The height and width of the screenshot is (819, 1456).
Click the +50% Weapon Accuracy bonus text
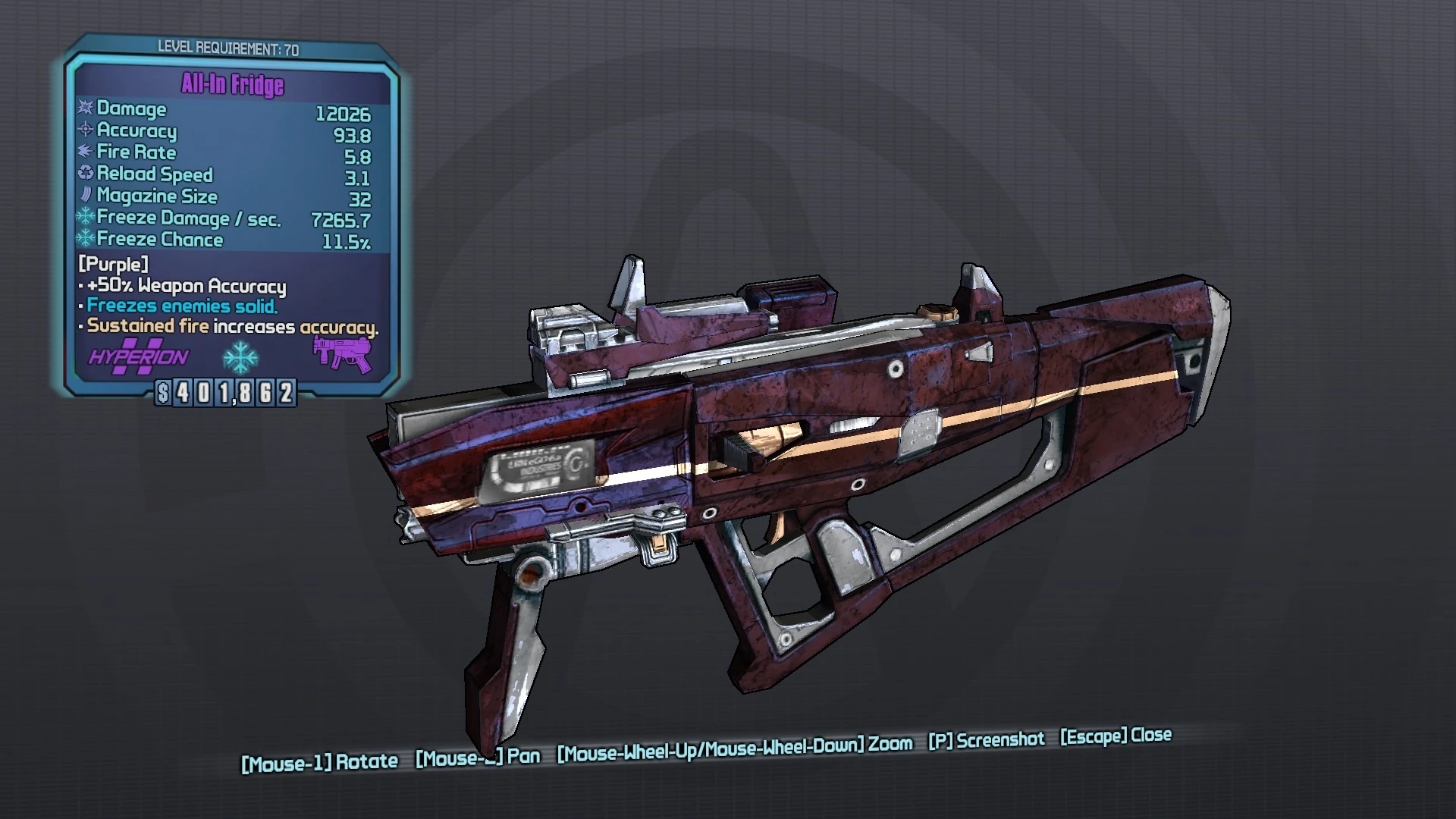[185, 286]
